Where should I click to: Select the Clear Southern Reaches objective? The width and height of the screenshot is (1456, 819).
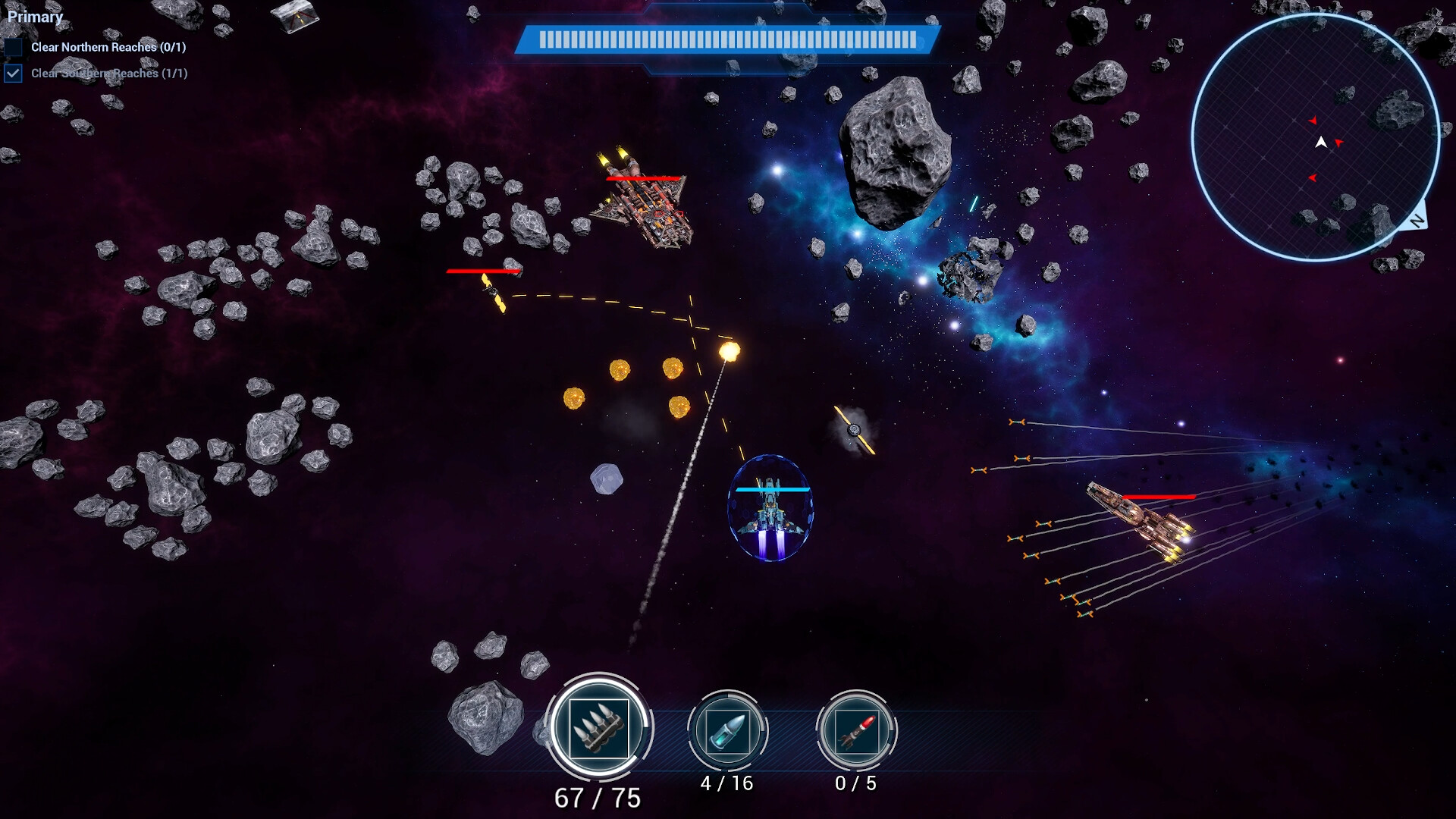pyautogui.click(x=108, y=74)
